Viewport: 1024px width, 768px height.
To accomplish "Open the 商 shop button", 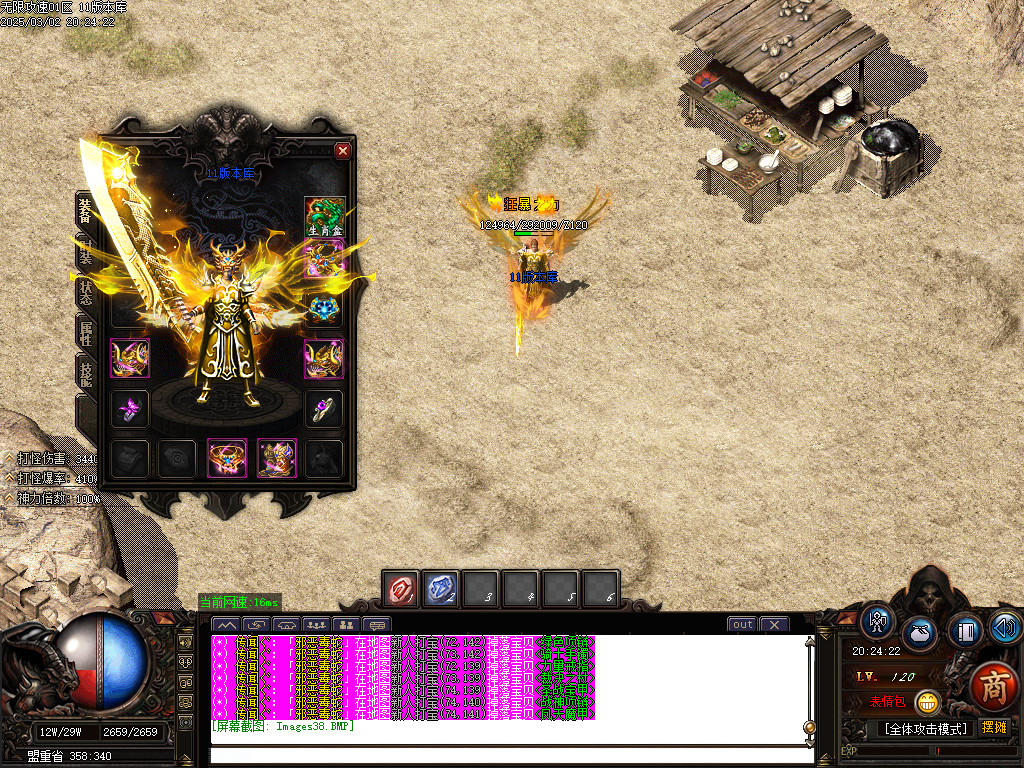I will tap(993, 687).
